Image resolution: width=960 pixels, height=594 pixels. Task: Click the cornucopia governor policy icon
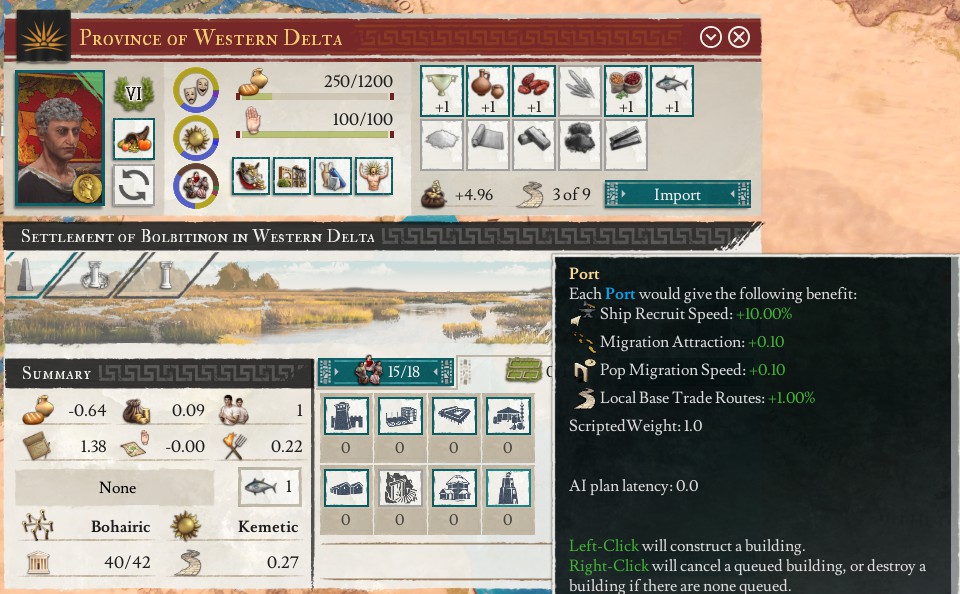point(133,138)
